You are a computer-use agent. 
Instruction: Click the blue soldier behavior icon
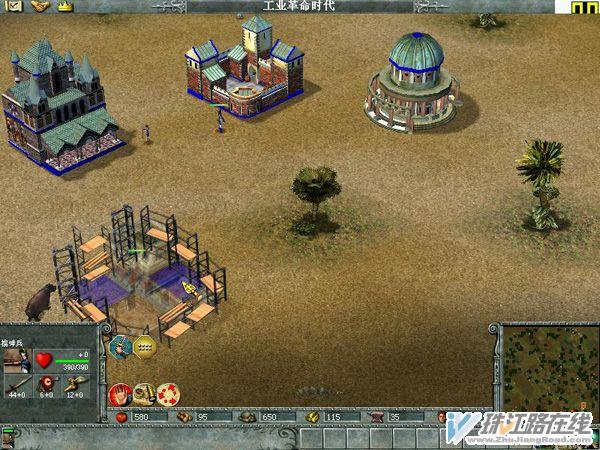tap(121, 347)
